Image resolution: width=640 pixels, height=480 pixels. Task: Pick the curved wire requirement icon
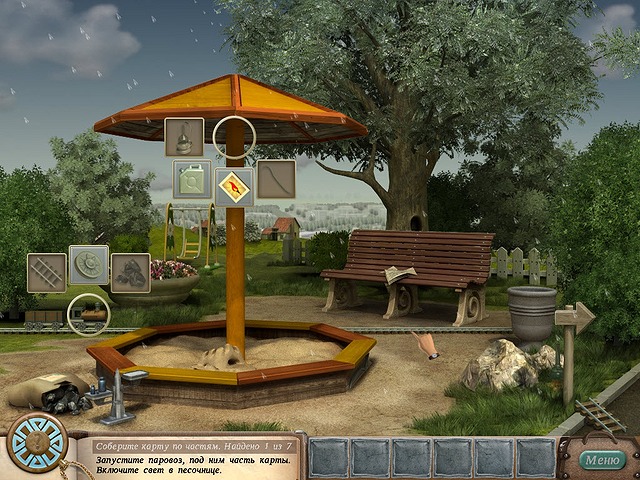276,180
